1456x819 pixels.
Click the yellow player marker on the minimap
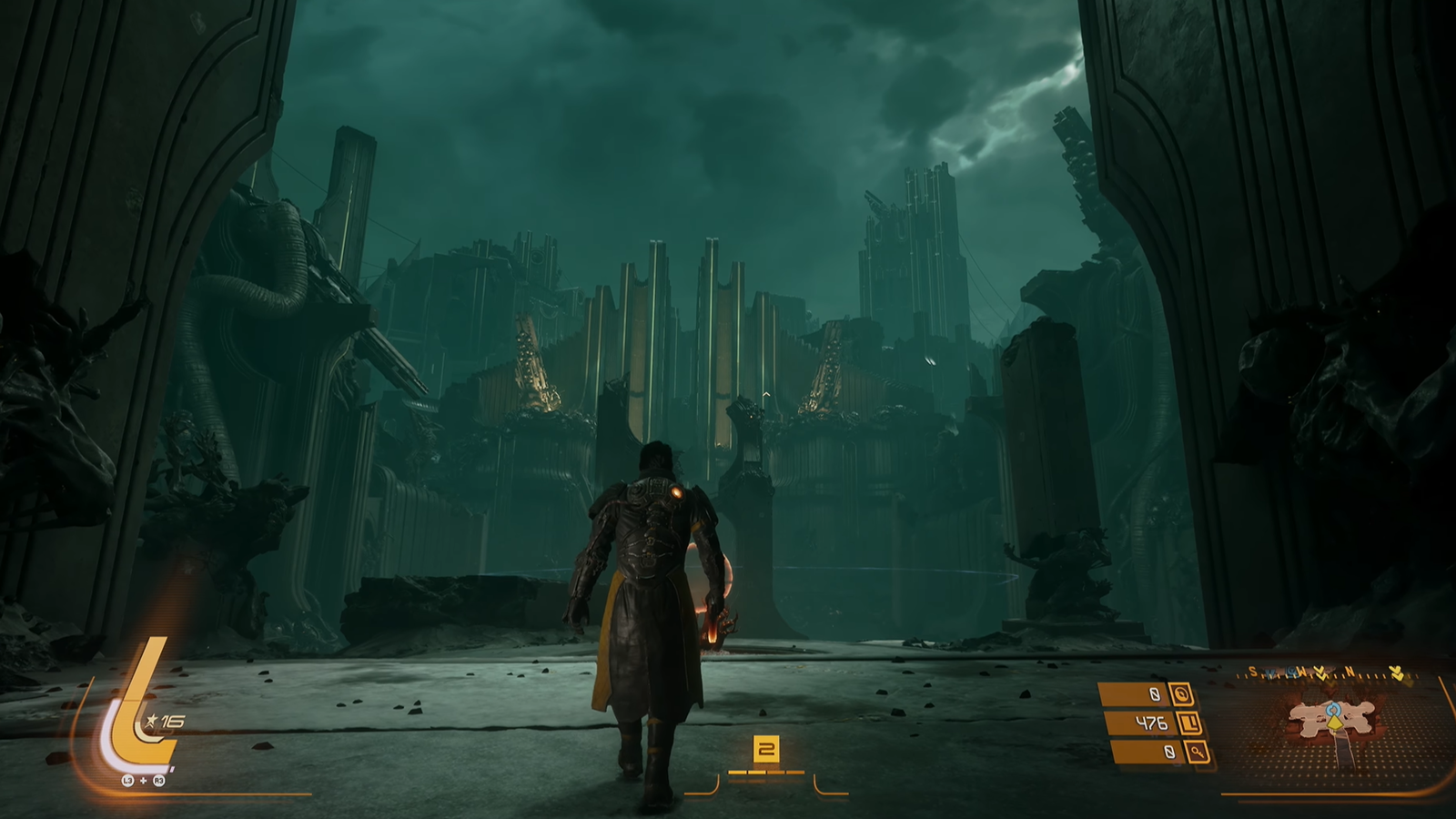tap(1334, 722)
